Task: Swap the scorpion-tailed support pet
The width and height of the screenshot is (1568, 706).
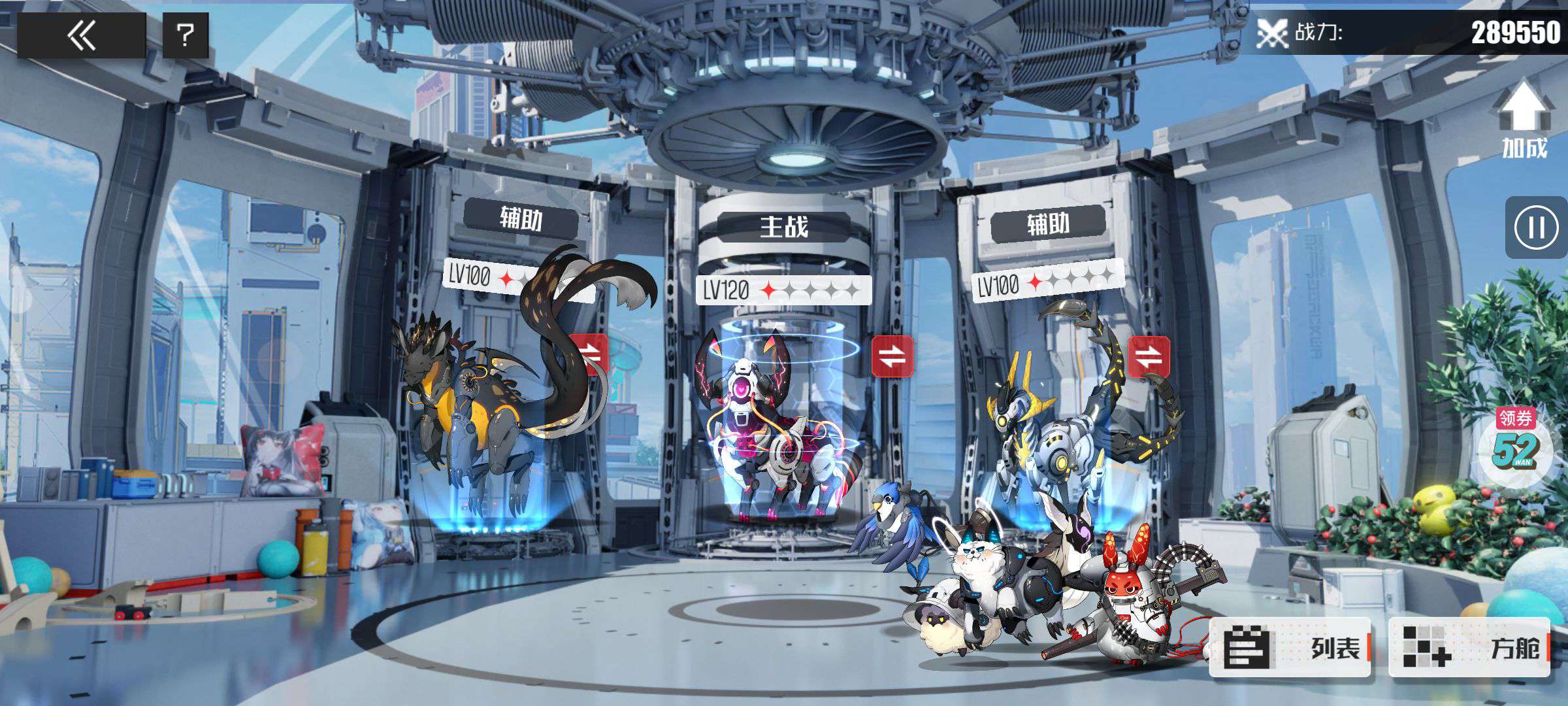Action: [1148, 357]
